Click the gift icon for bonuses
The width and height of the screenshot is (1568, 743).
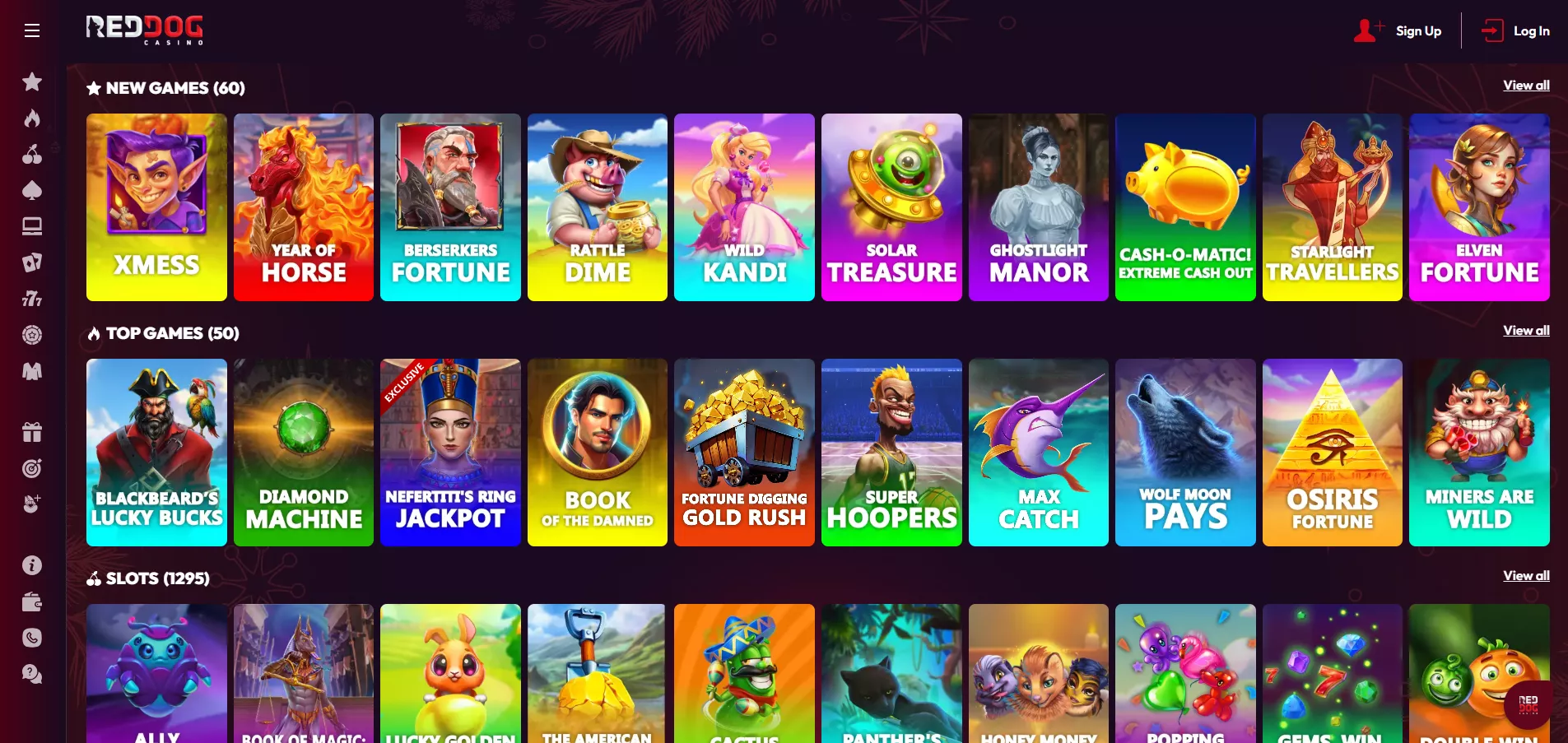click(32, 431)
